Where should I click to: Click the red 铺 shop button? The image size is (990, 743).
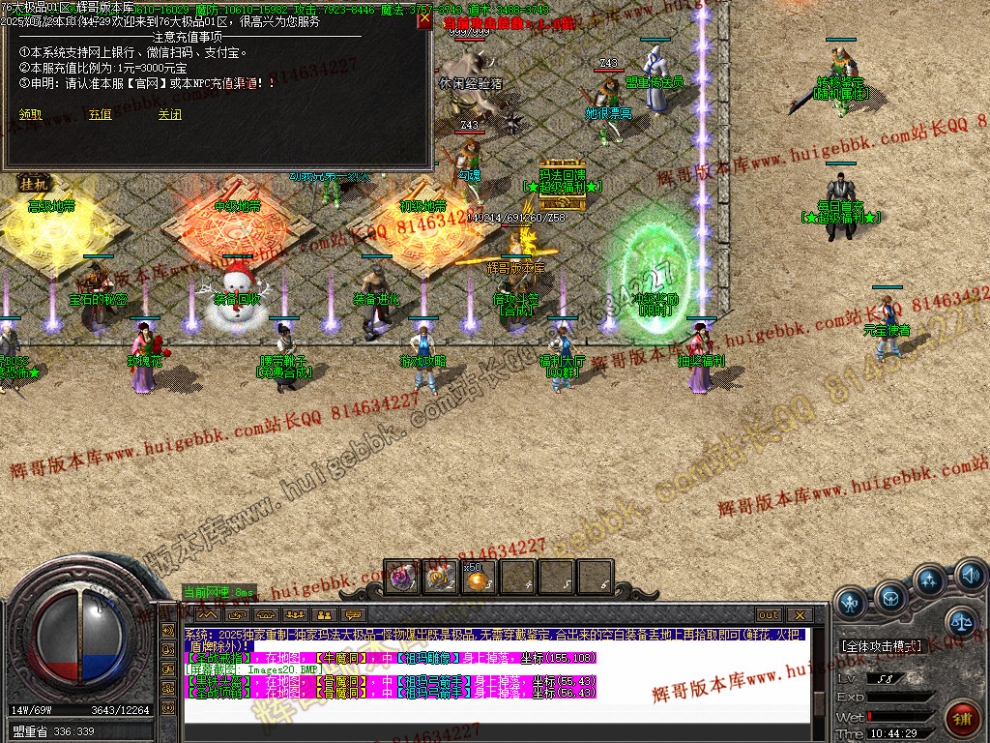(963, 717)
